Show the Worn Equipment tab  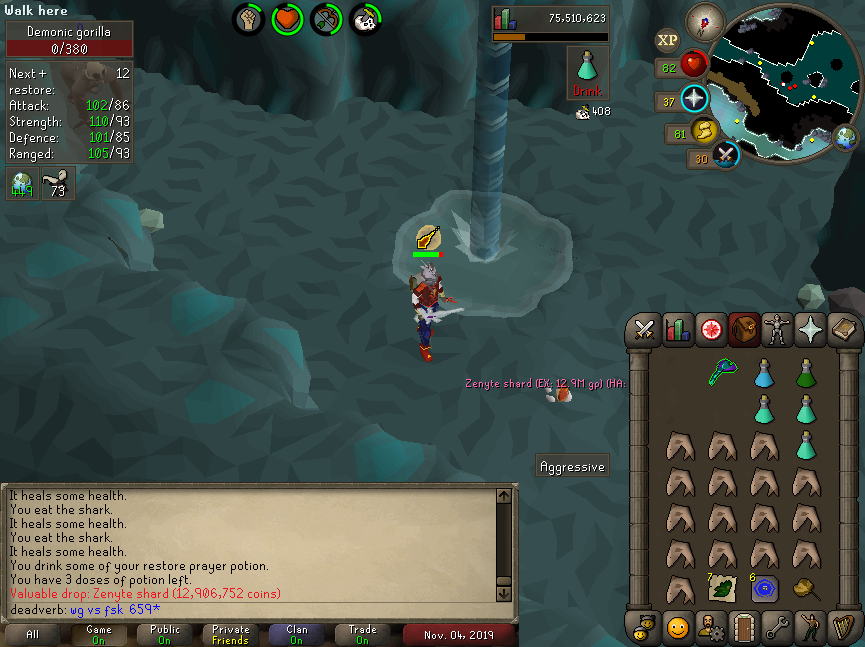coord(777,329)
